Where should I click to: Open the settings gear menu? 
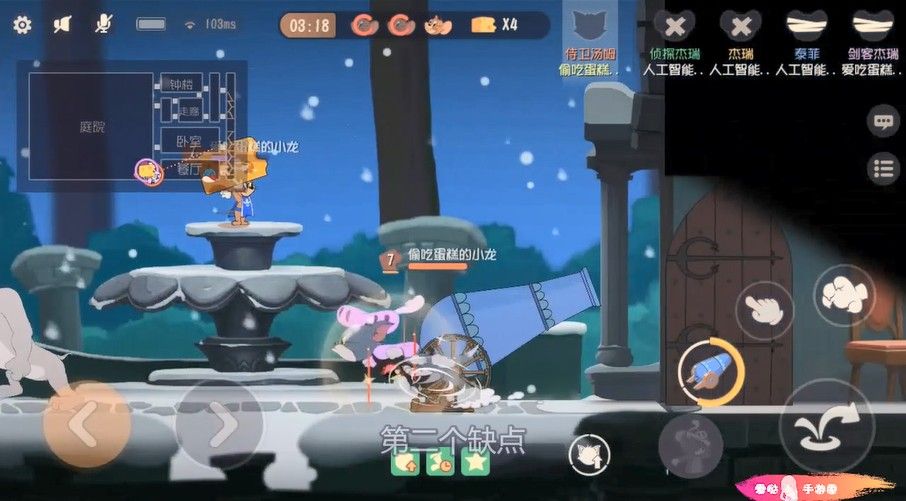22,24
